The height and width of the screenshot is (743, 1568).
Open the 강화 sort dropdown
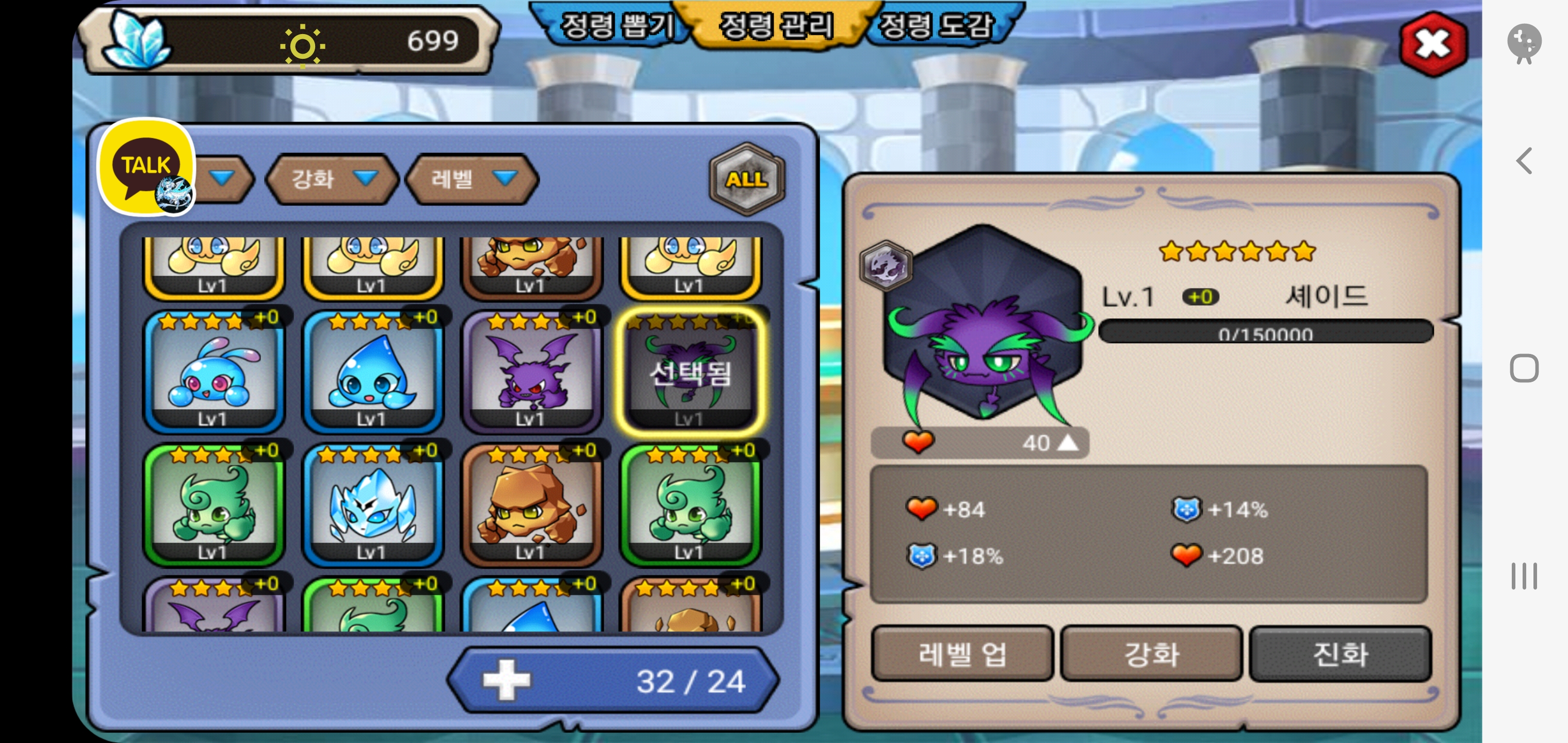pos(332,179)
